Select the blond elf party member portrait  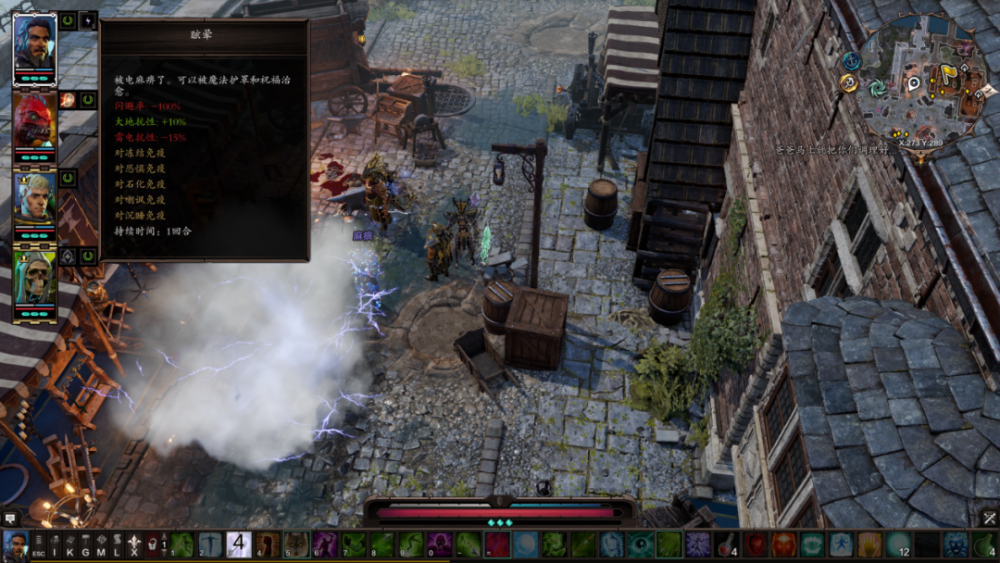click(35, 199)
